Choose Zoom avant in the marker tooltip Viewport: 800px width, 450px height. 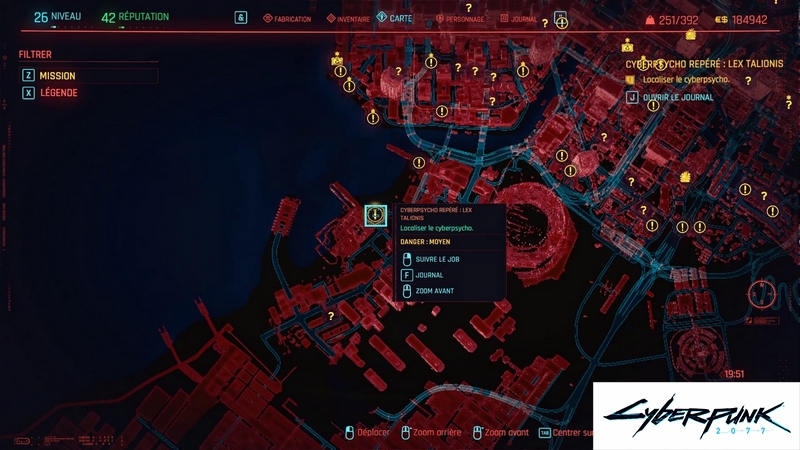pos(435,290)
